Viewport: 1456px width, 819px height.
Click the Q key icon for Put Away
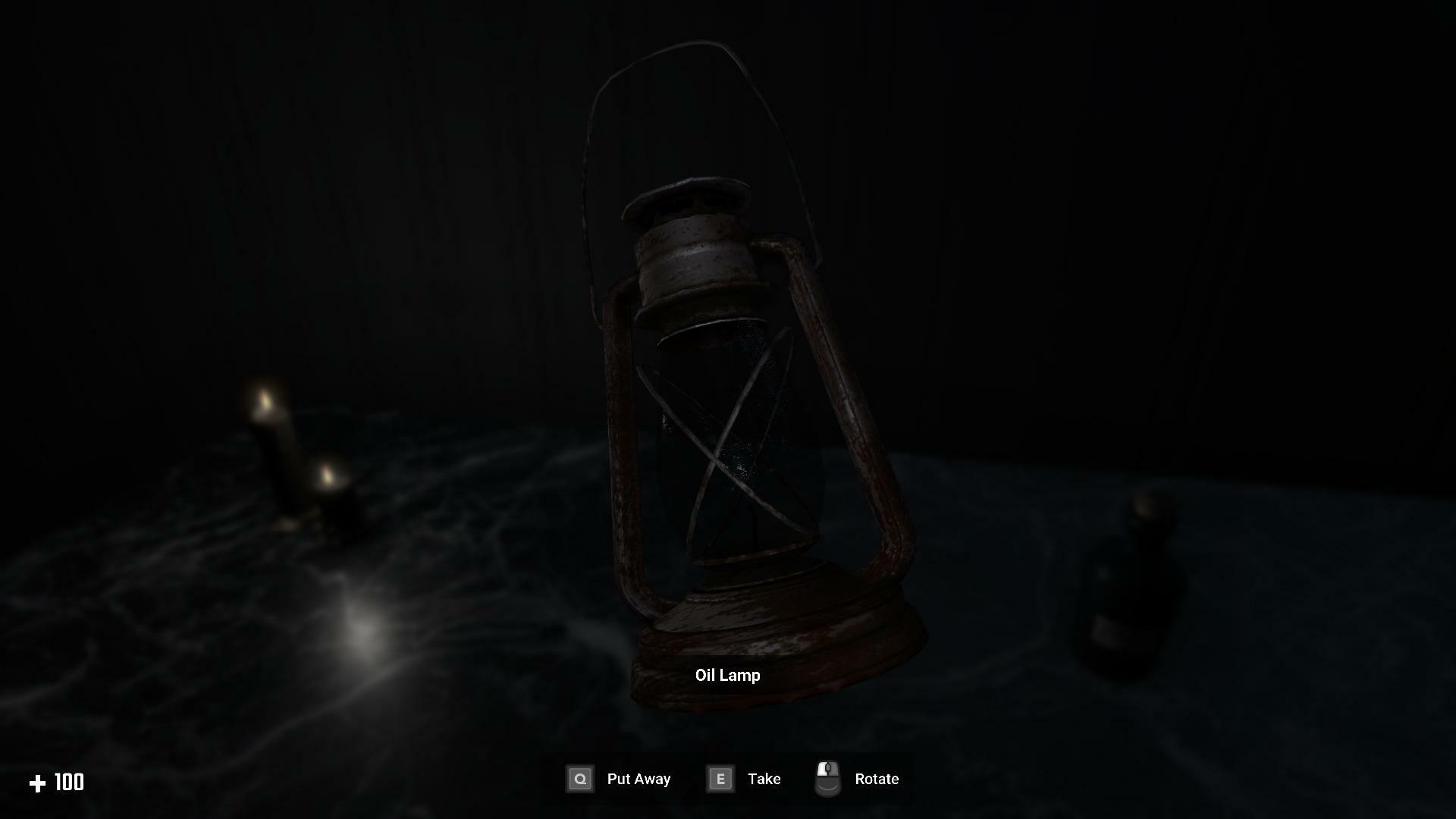(579, 779)
